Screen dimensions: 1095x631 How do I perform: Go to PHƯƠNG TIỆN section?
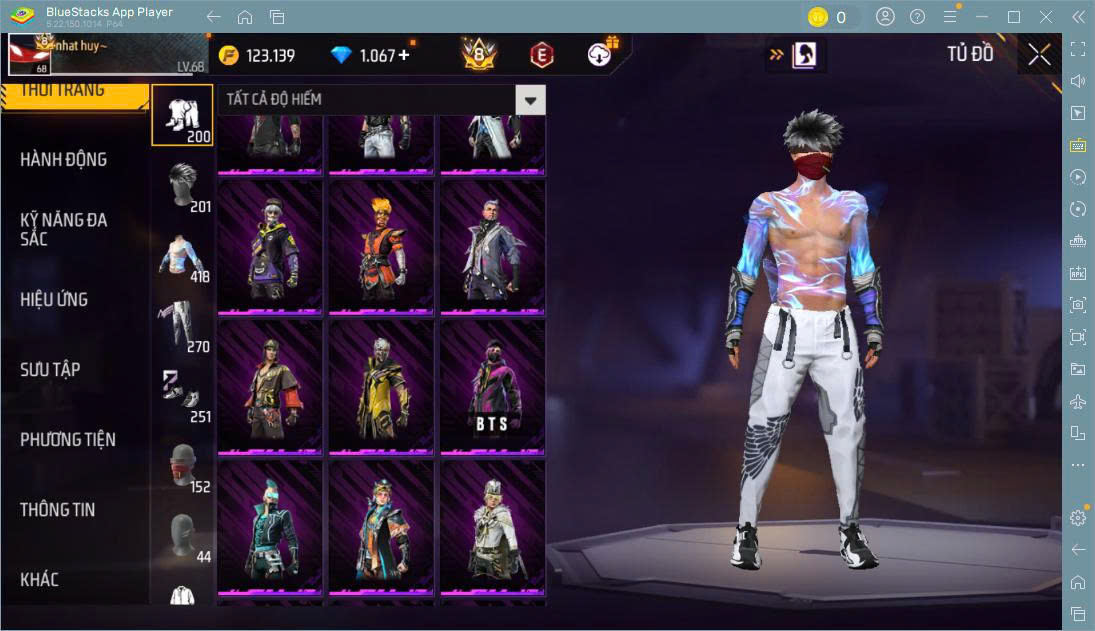68,439
